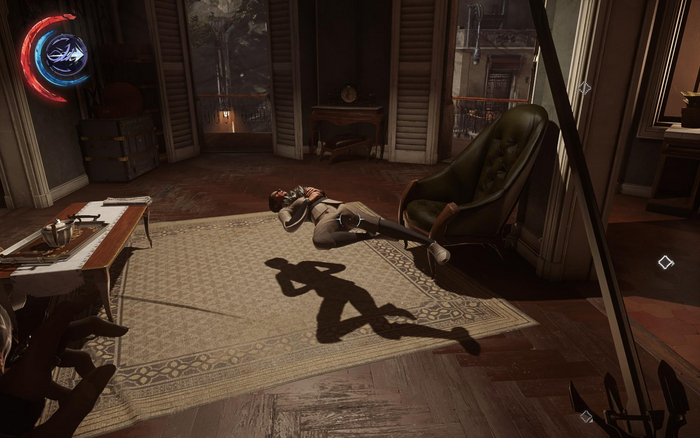The height and width of the screenshot is (438, 700).
Task: Select the equipped arrow power icon
Action: [x=67, y=52]
